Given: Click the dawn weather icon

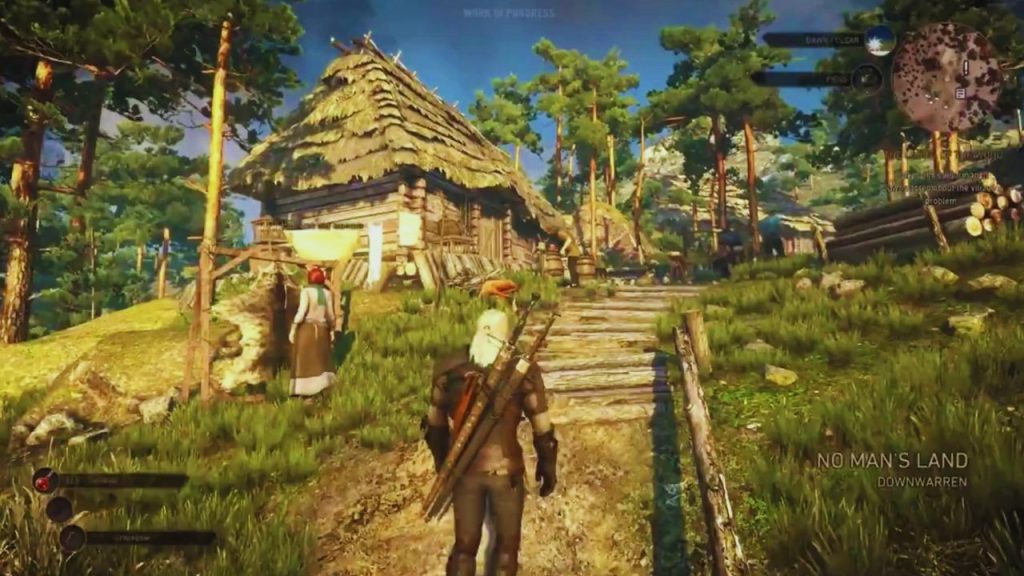Looking at the screenshot, I should pos(879,40).
